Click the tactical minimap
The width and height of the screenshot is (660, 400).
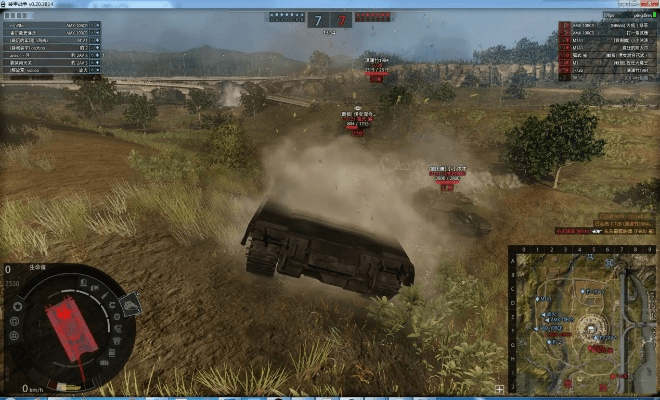(x=583, y=320)
